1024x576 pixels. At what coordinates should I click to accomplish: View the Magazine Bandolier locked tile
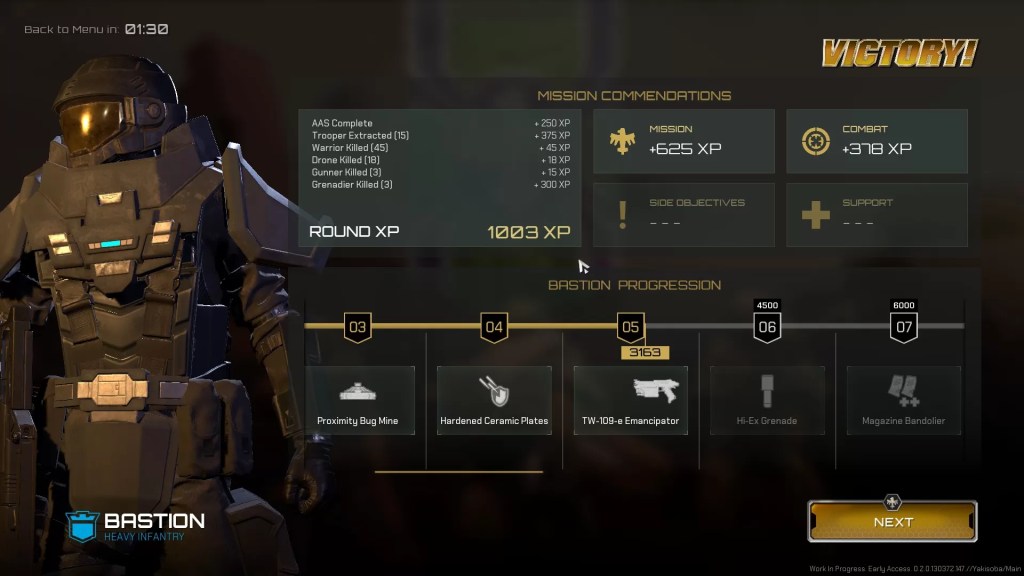tap(903, 400)
